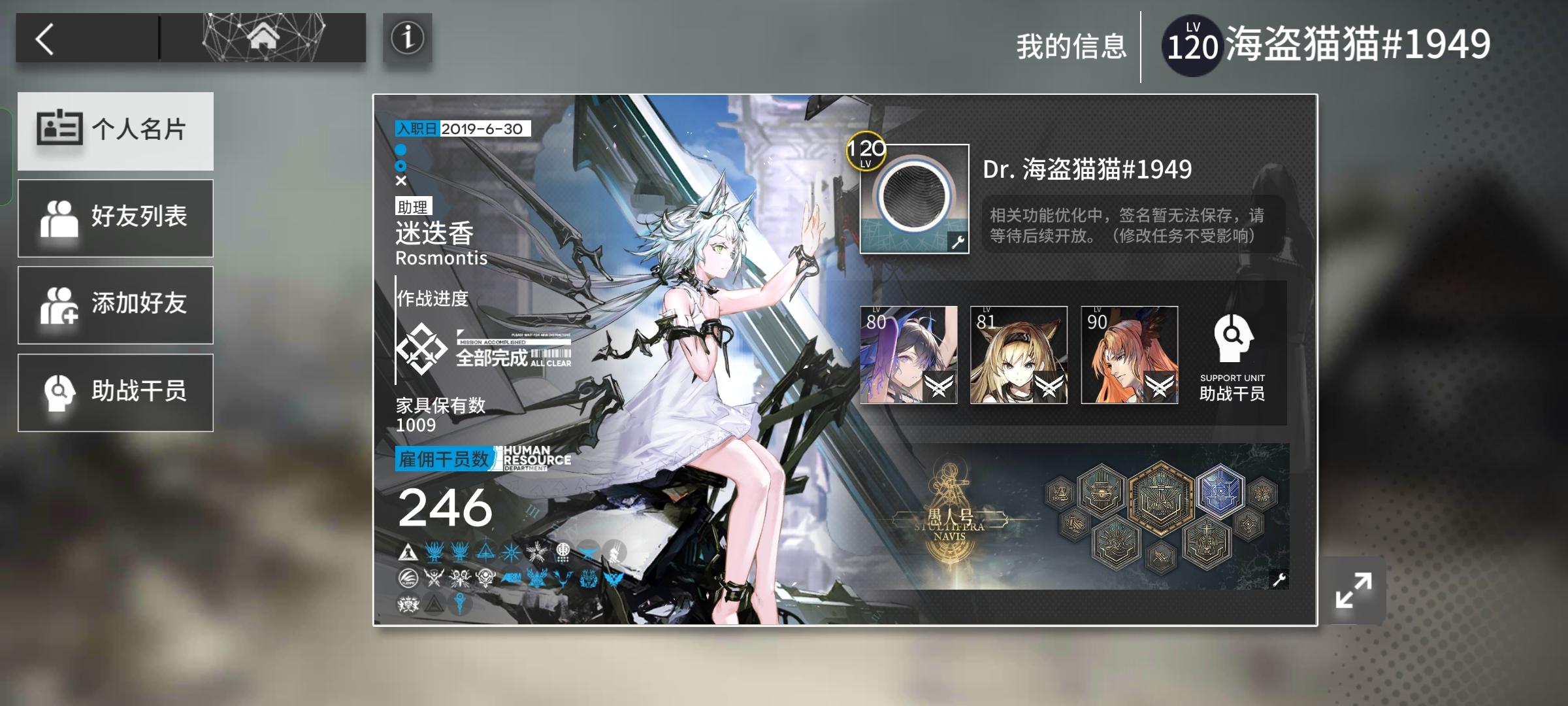
Task: Click the LV 90 support operator portrait
Action: point(1128,356)
